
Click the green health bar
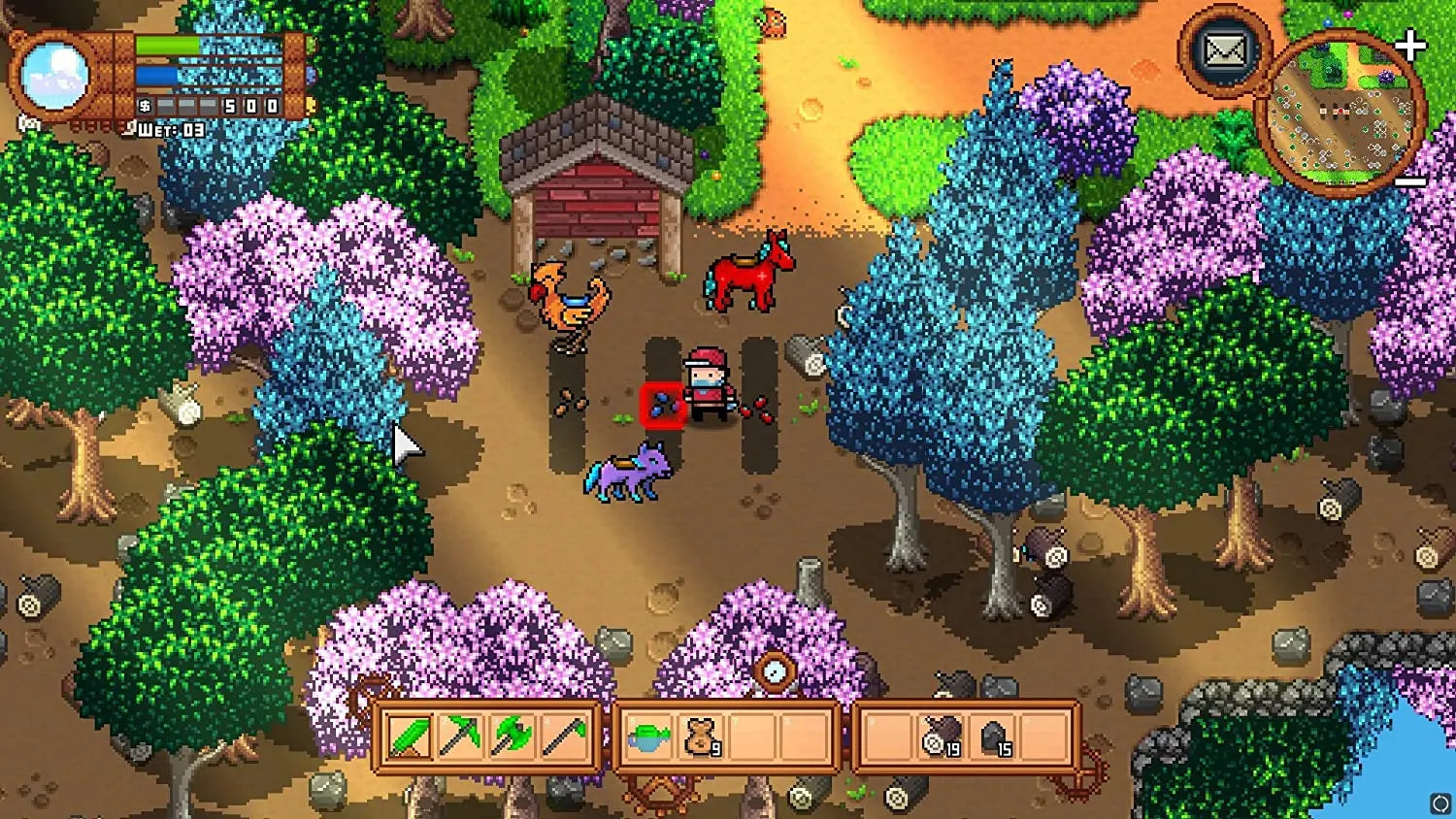[165, 46]
